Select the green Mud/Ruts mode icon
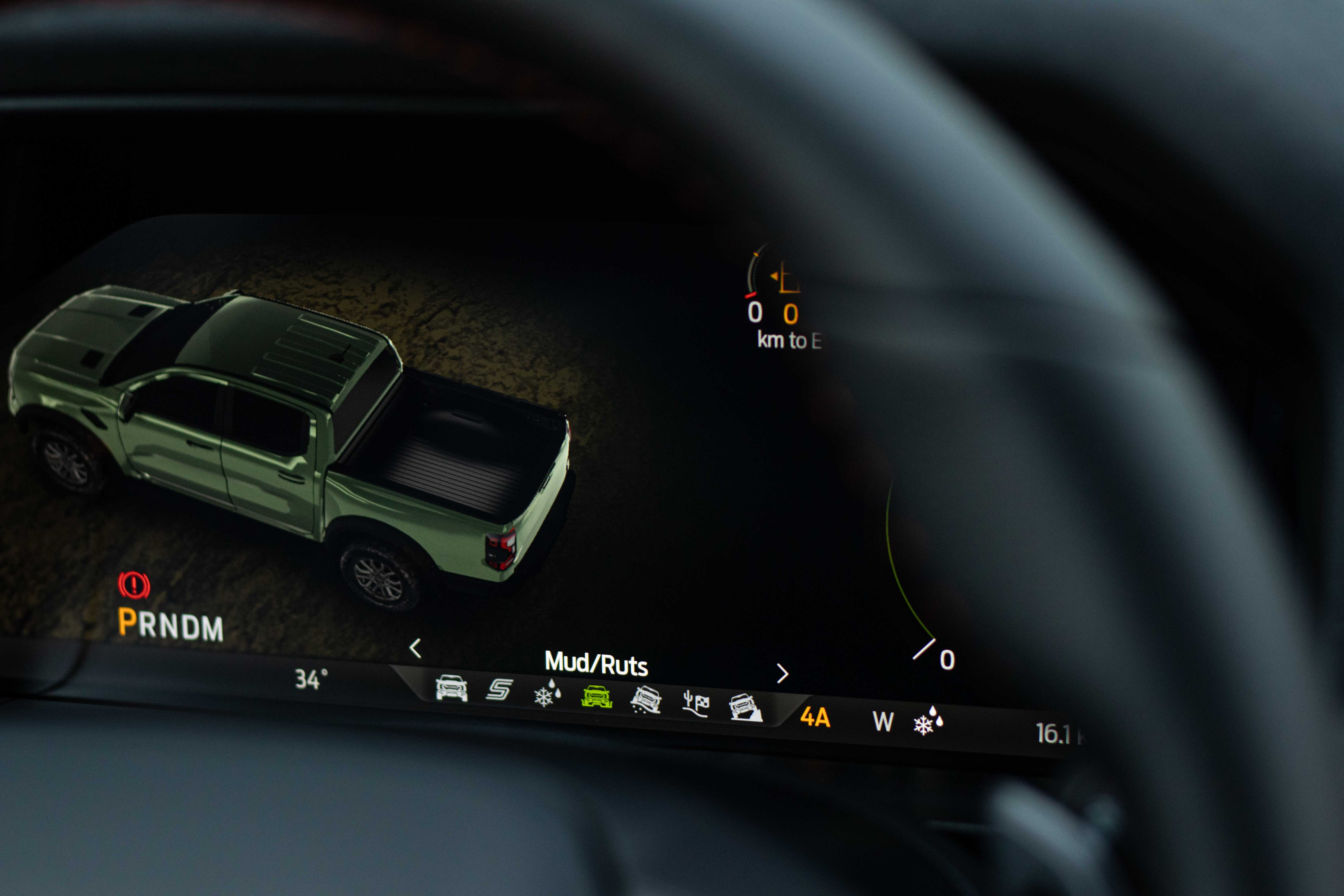Viewport: 1344px width, 896px height. [x=597, y=697]
